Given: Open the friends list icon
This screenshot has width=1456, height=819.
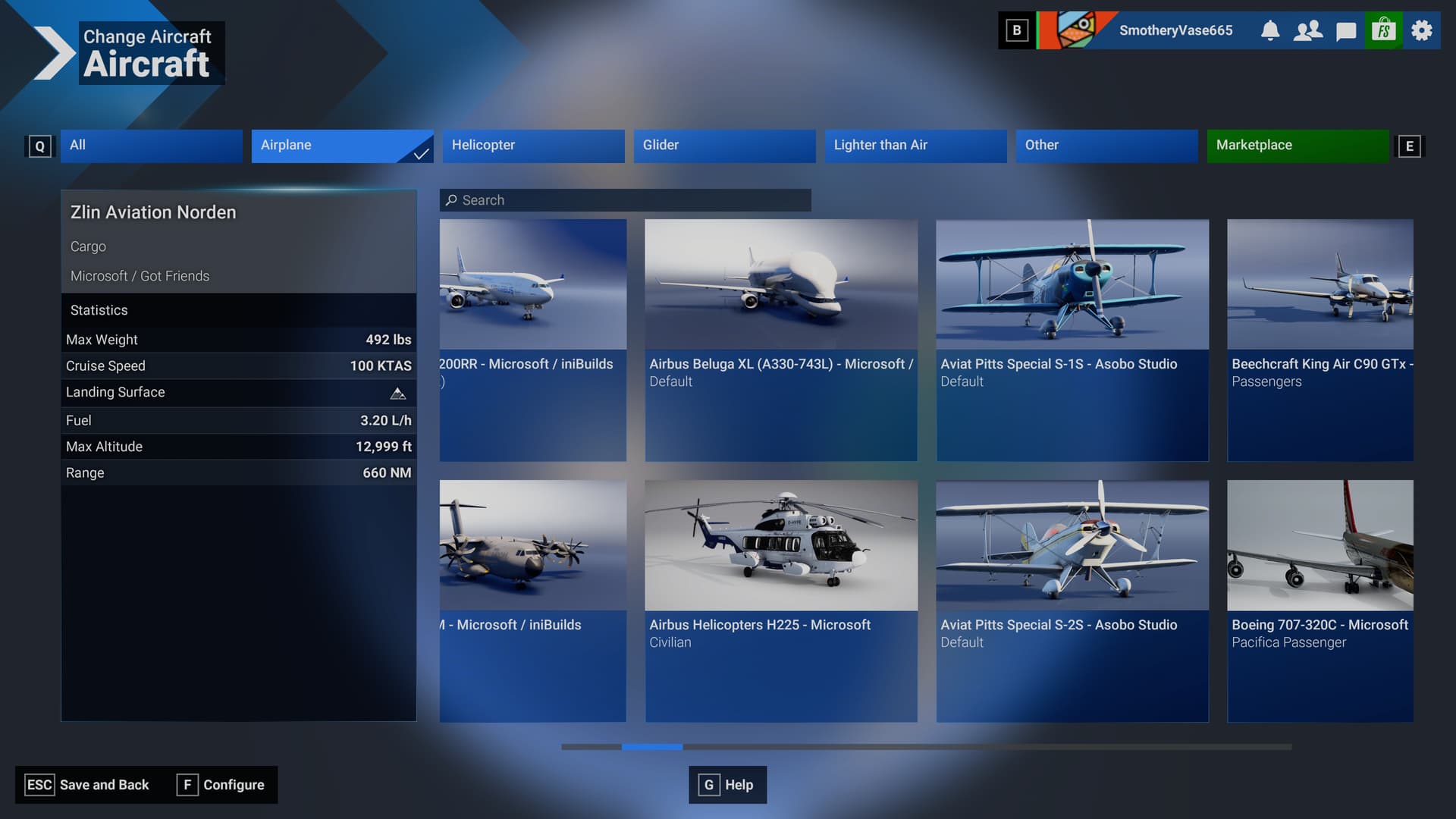Looking at the screenshot, I should click(1307, 30).
